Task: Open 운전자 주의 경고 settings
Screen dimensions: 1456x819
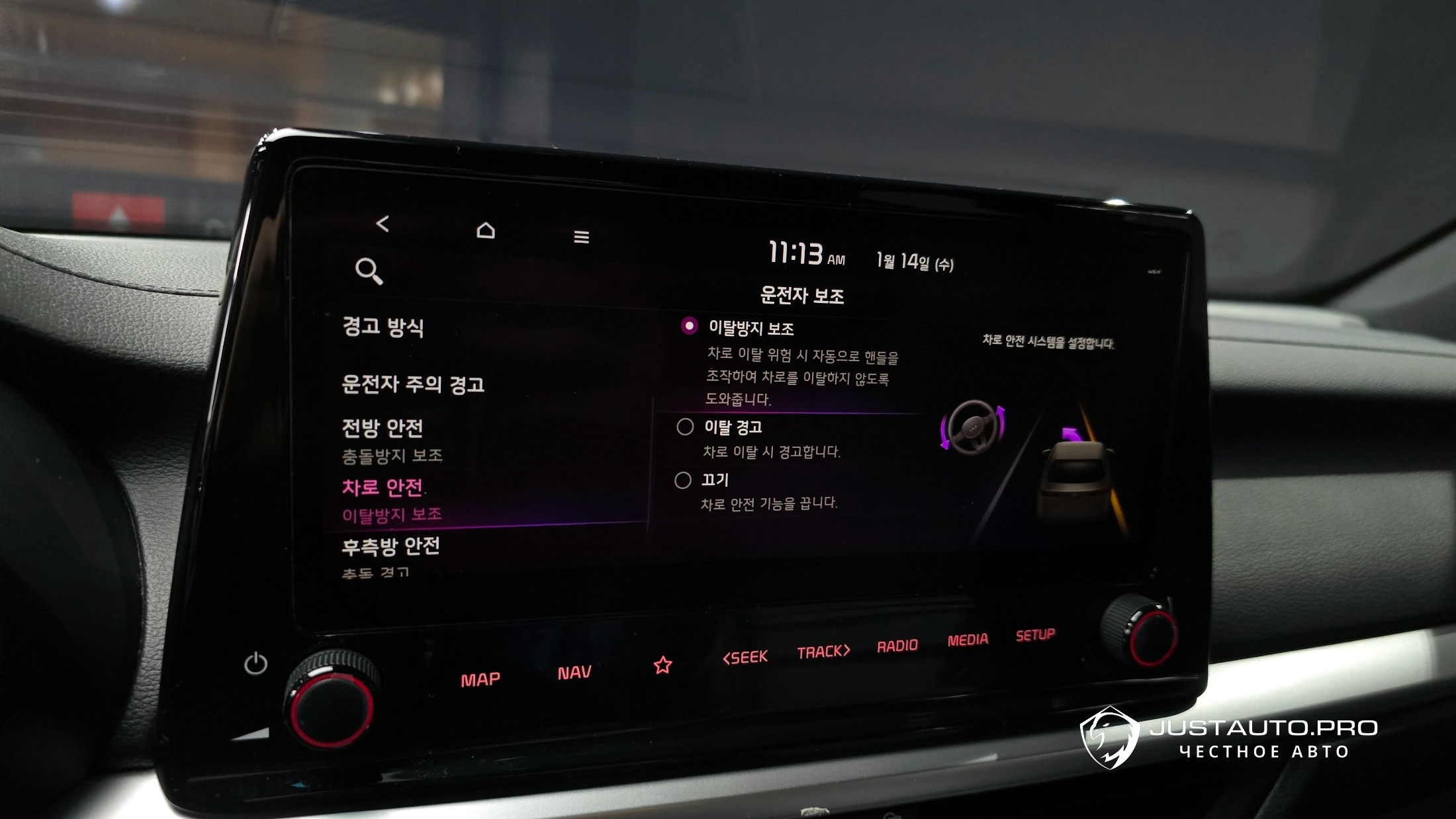Action: (413, 384)
